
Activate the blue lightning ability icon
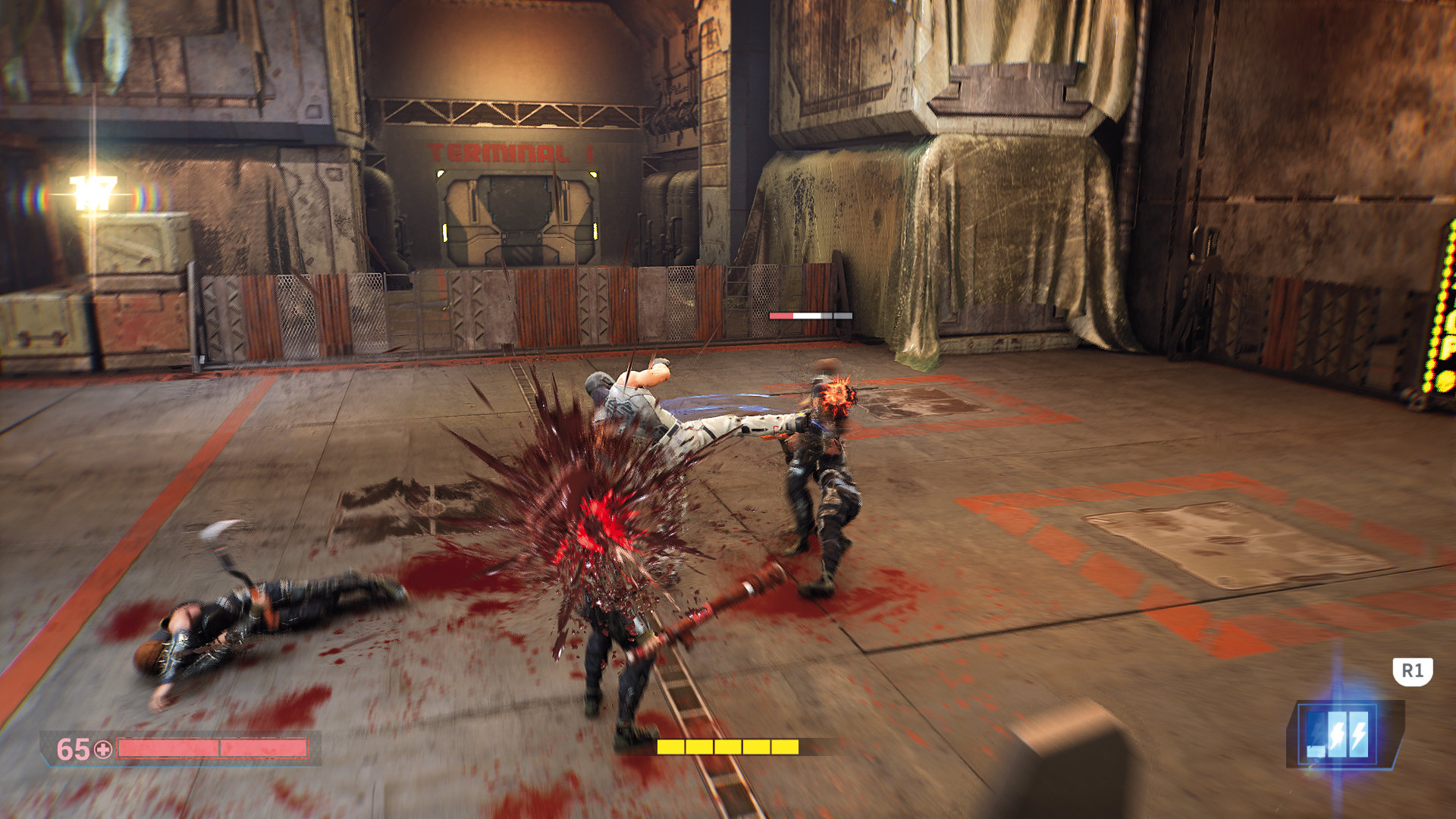(1337, 734)
